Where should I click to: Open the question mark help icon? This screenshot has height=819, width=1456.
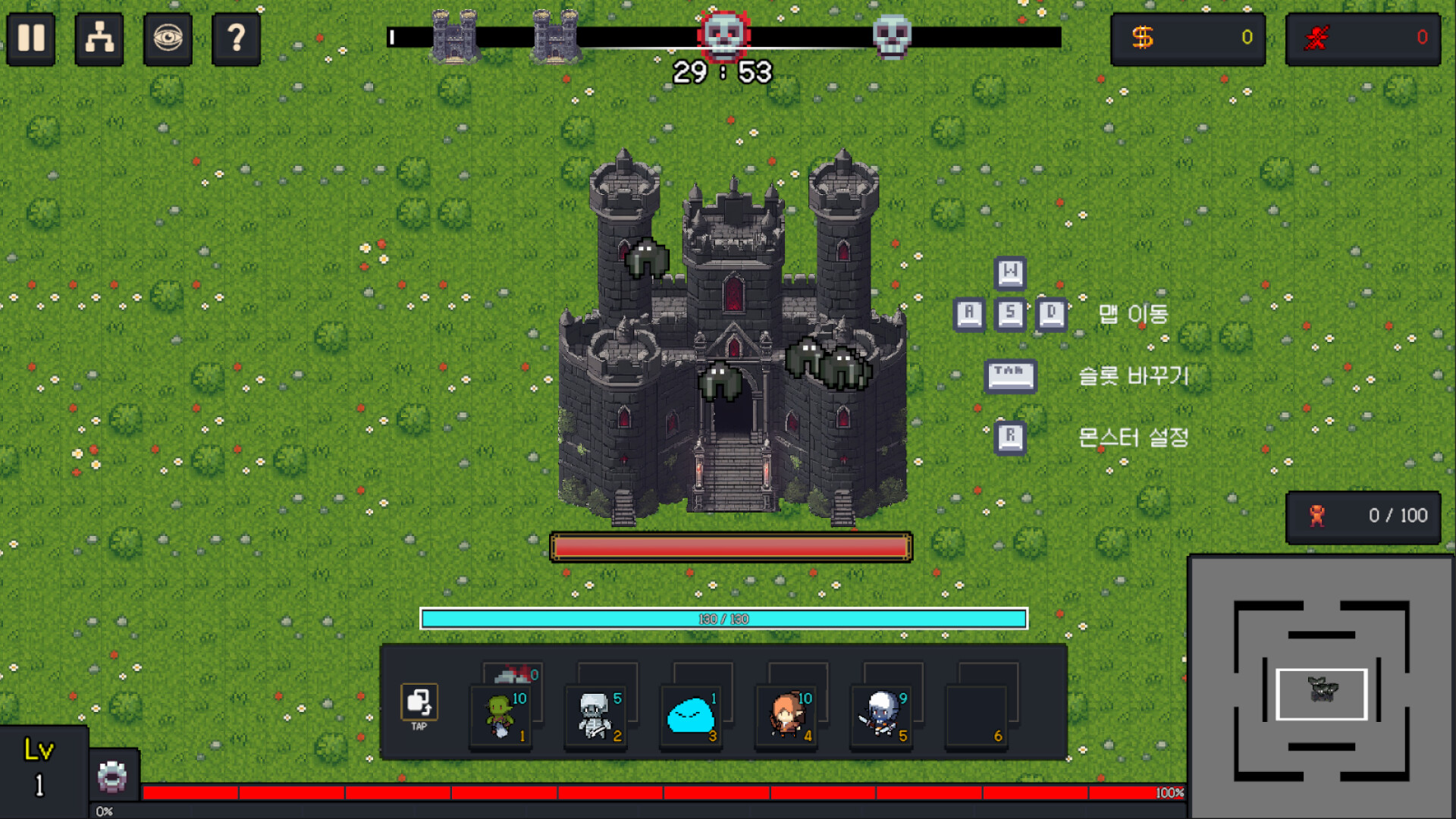[x=236, y=39]
